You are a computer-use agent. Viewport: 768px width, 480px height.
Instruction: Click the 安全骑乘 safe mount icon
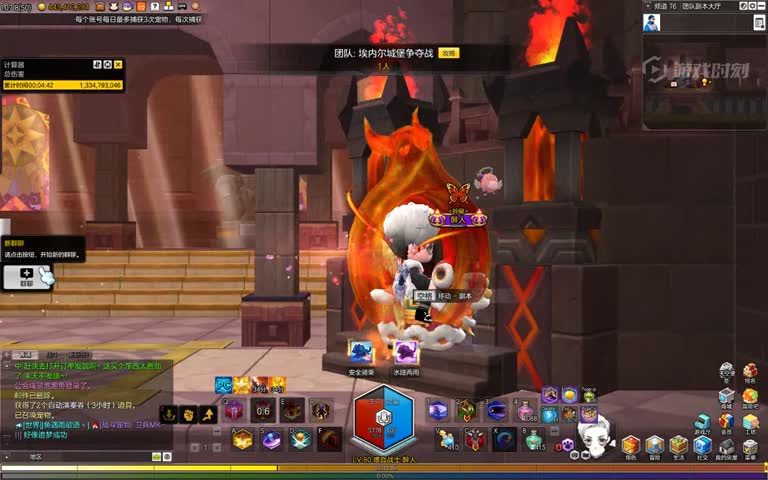pyautogui.click(x=360, y=352)
